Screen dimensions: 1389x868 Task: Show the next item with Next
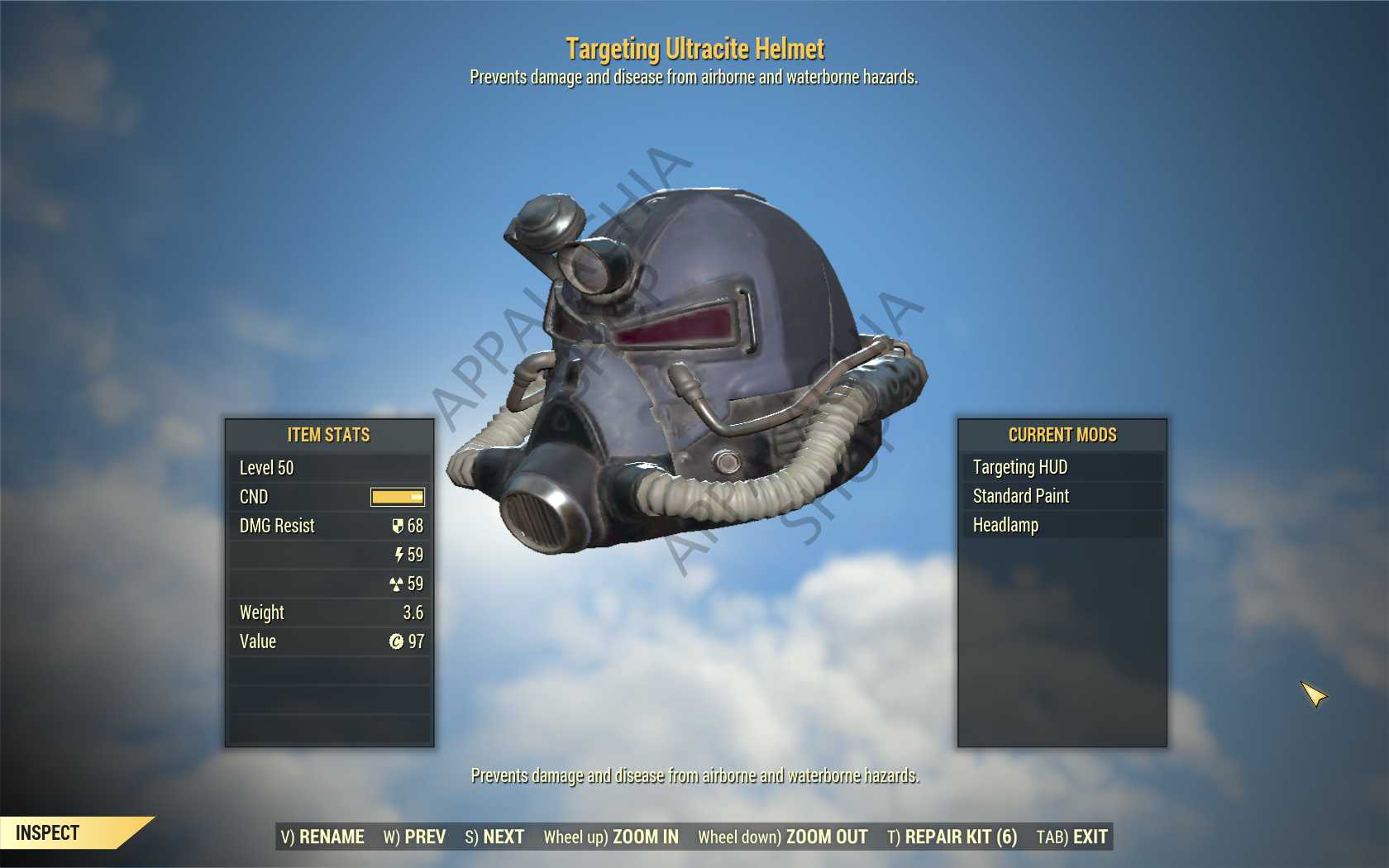pos(494,837)
